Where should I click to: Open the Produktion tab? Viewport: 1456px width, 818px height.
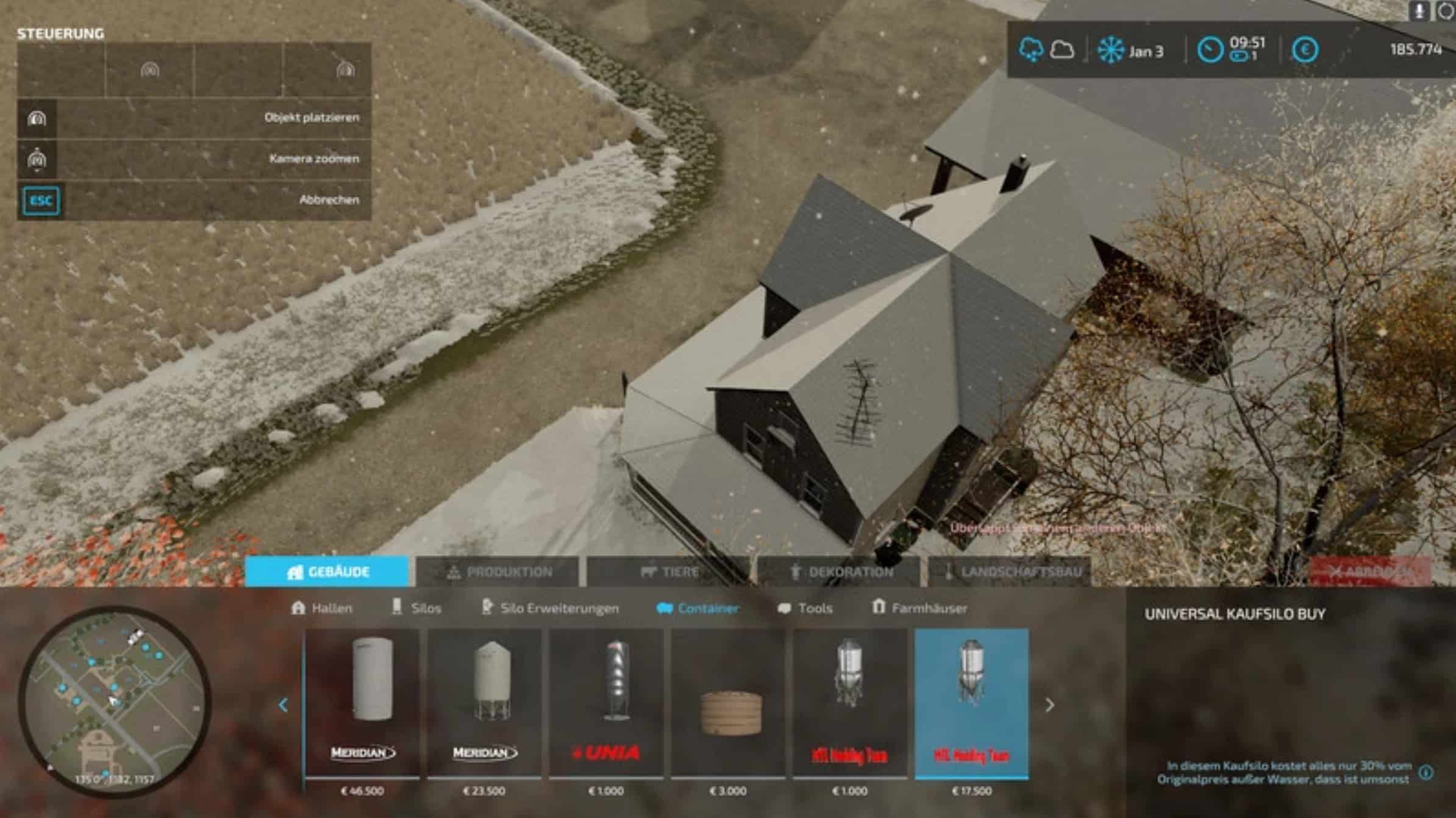(497, 572)
